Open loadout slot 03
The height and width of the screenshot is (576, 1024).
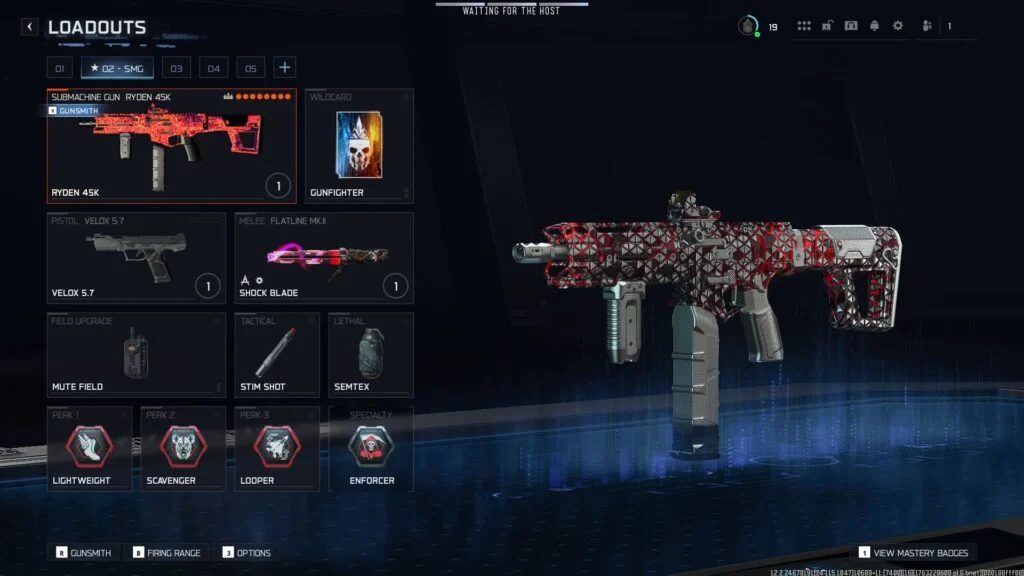(x=176, y=68)
